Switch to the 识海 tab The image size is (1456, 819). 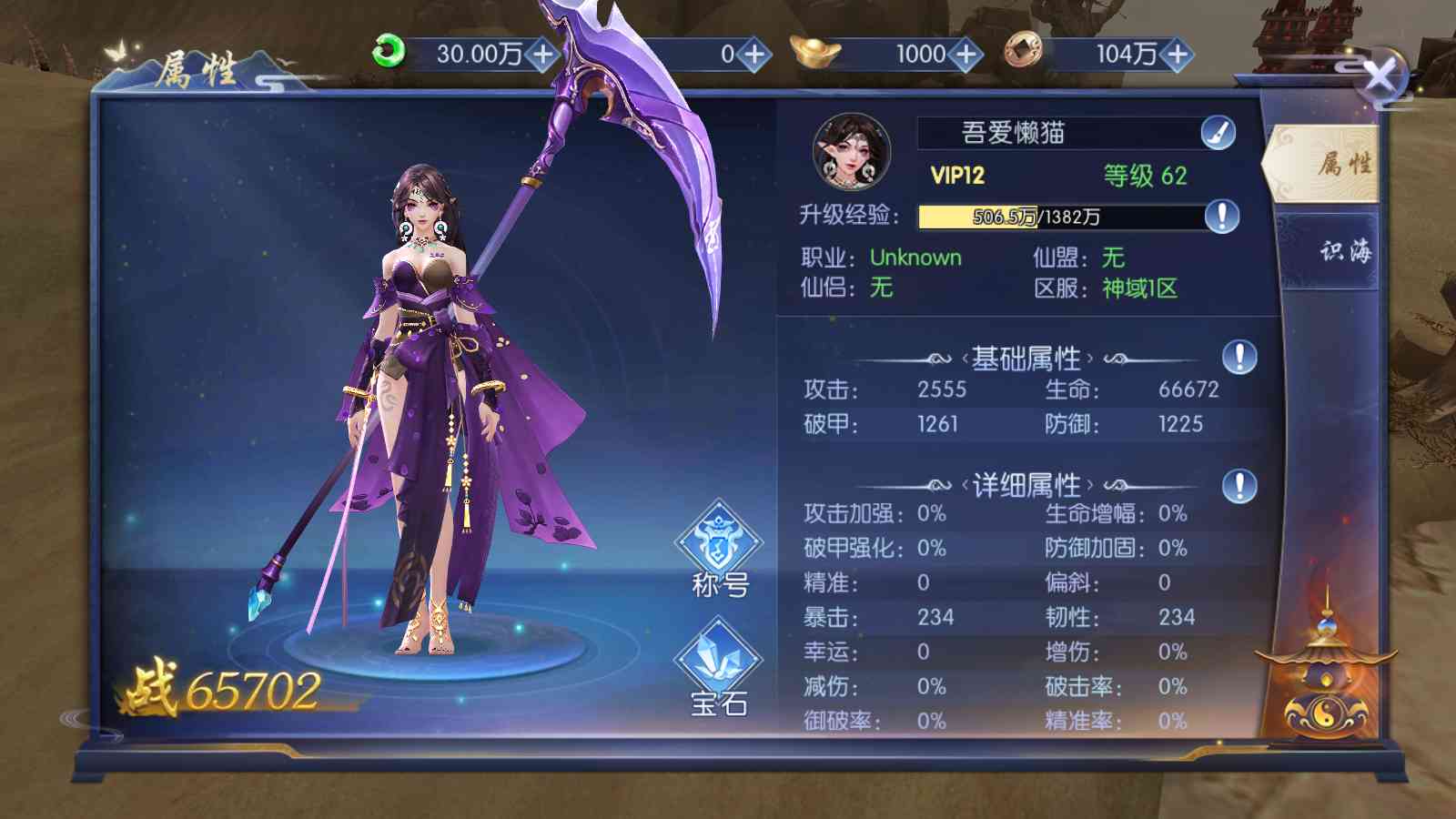1343,251
